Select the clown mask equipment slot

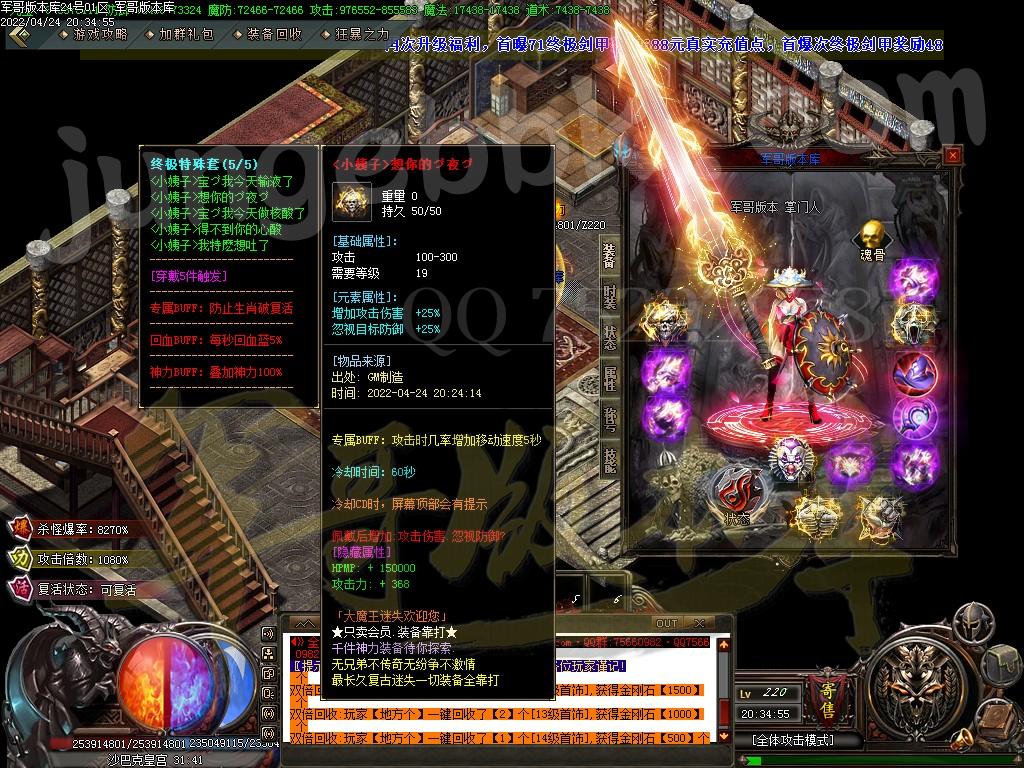click(x=790, y=459)
